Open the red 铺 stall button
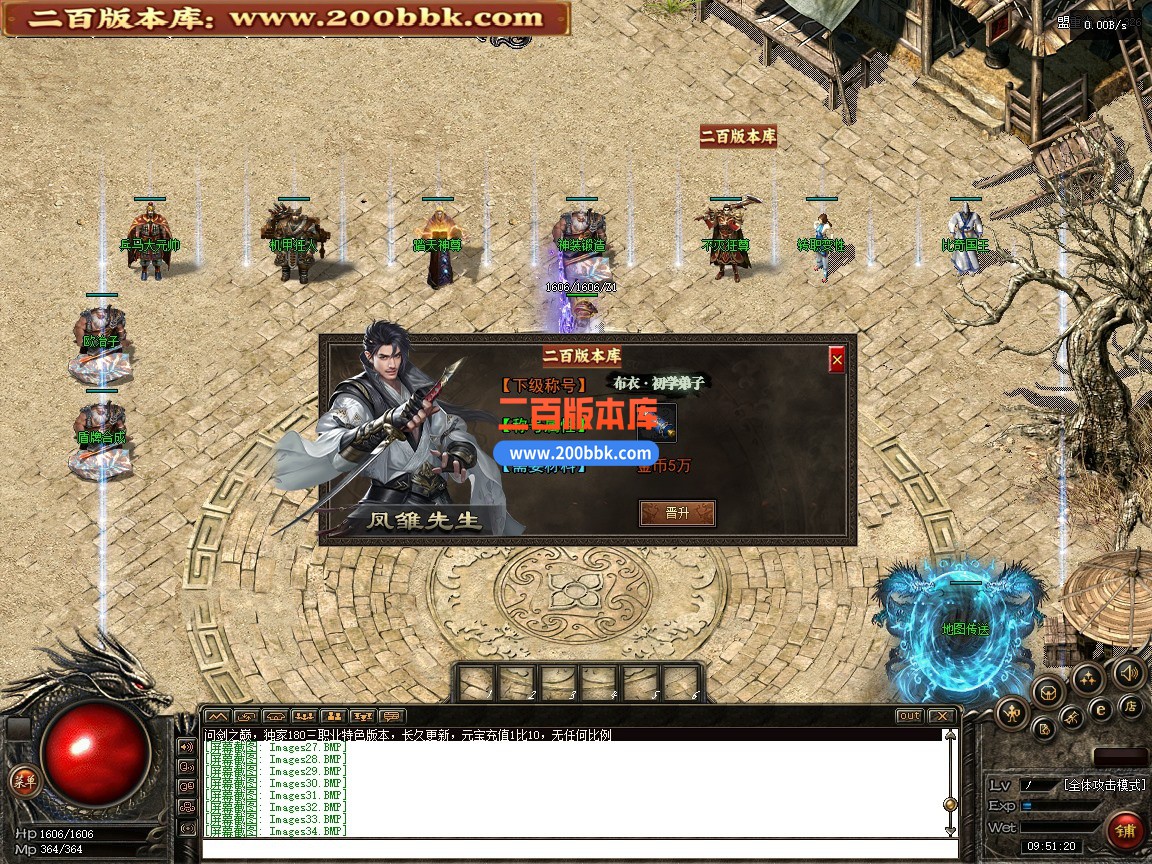Viewport: 1152px width, 864px height. point(1126,830)
